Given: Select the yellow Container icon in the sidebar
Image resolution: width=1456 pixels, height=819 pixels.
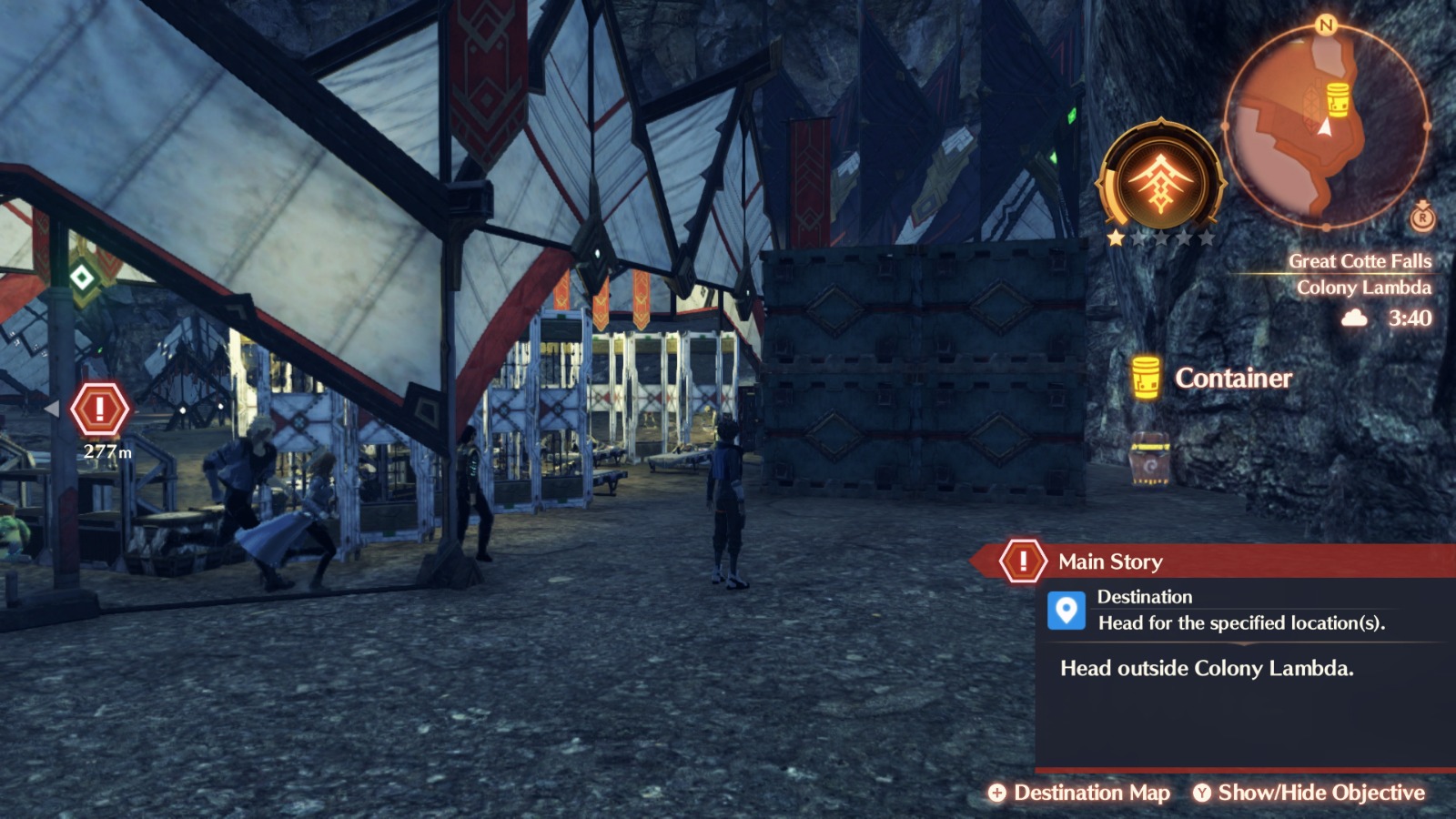Looking at the screenshot, I should (x=1145, y=375).
